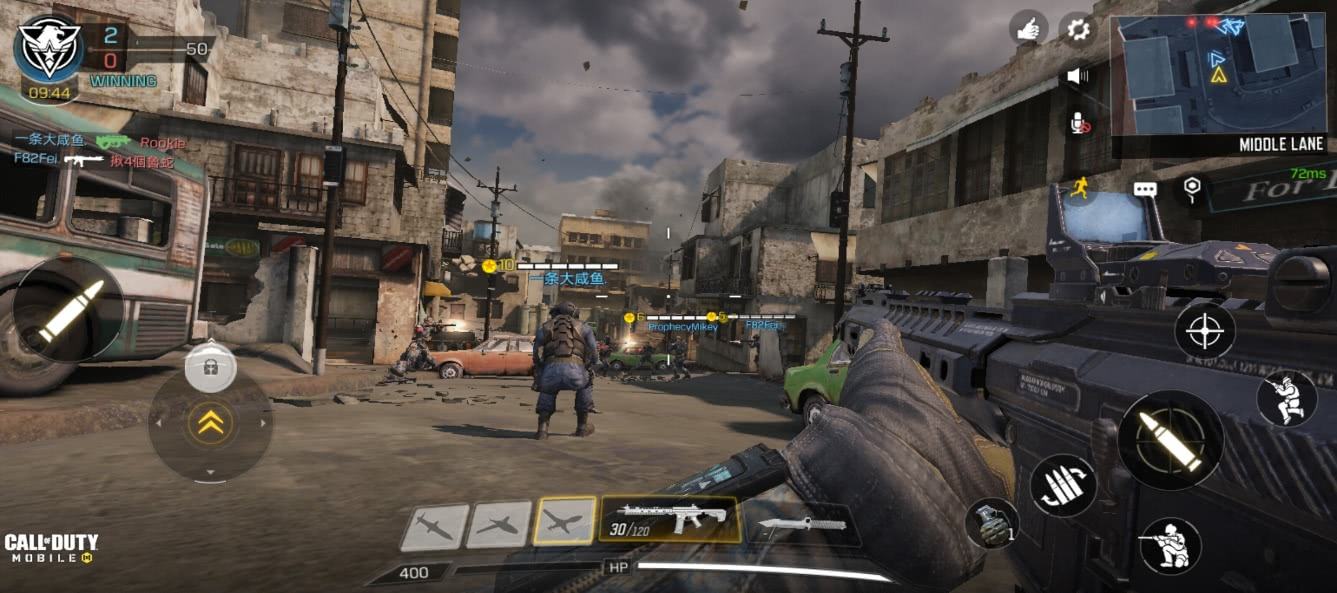Fire with the bullet button near the bus
This screenshot has height=593, width=1337.
[70, 309]
